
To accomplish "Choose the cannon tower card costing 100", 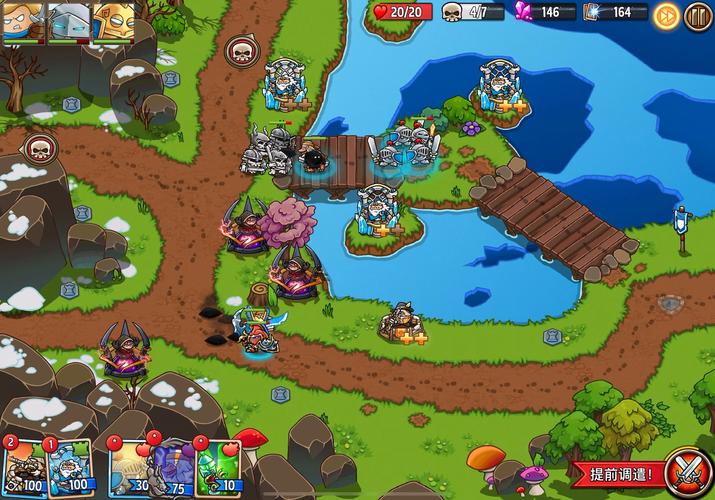I will pos(22,465).
